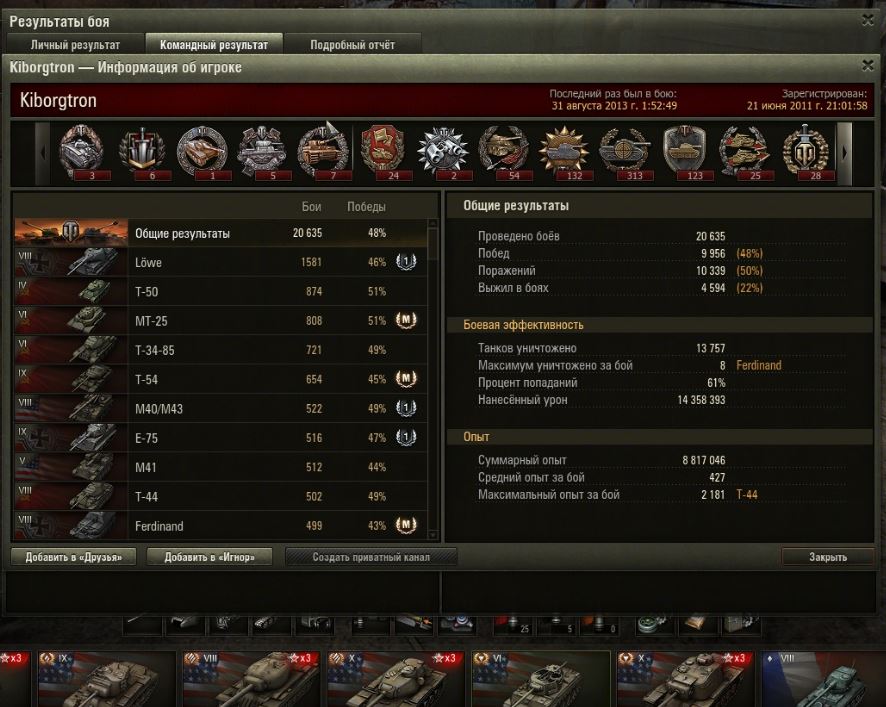
Task: Close the Результаты боя window
Action: [x=867, y=19]
